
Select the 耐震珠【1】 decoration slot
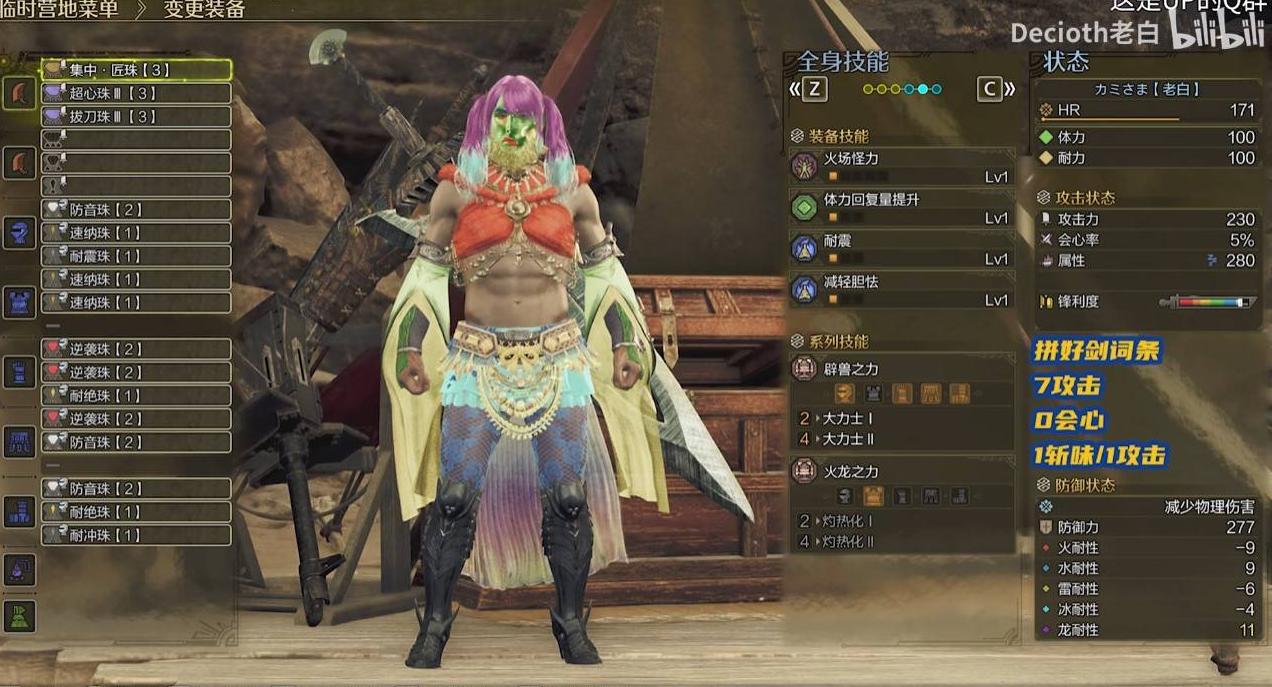point(136,256)
